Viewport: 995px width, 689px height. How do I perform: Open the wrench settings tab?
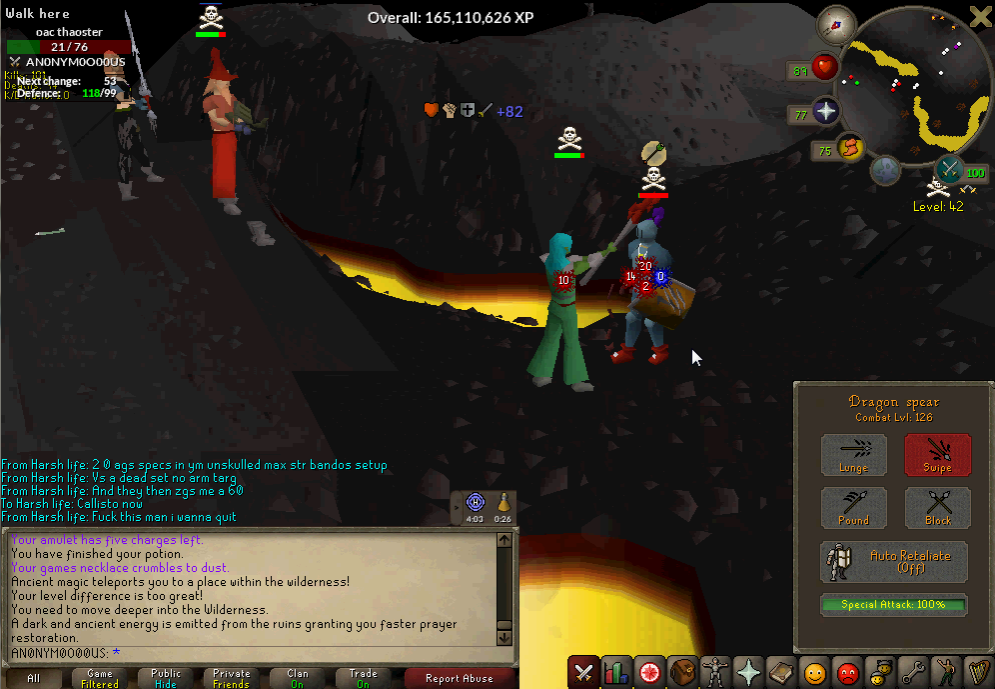tap(913, 672)
